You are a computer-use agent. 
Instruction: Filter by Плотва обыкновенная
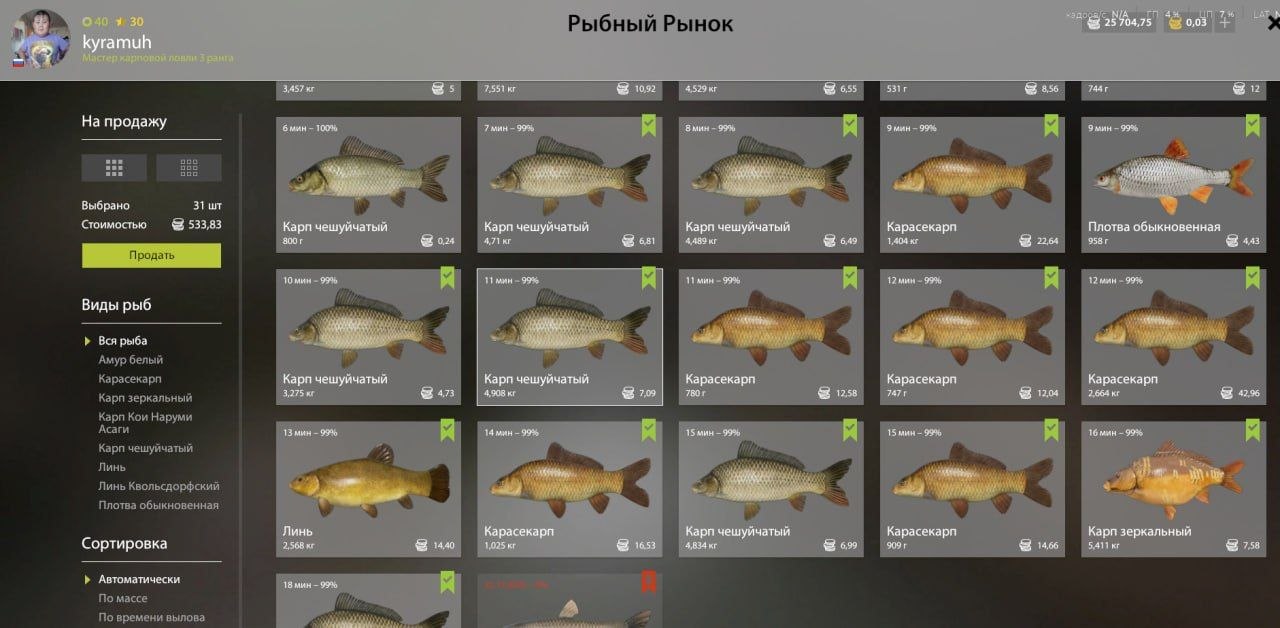coord(158,505)
